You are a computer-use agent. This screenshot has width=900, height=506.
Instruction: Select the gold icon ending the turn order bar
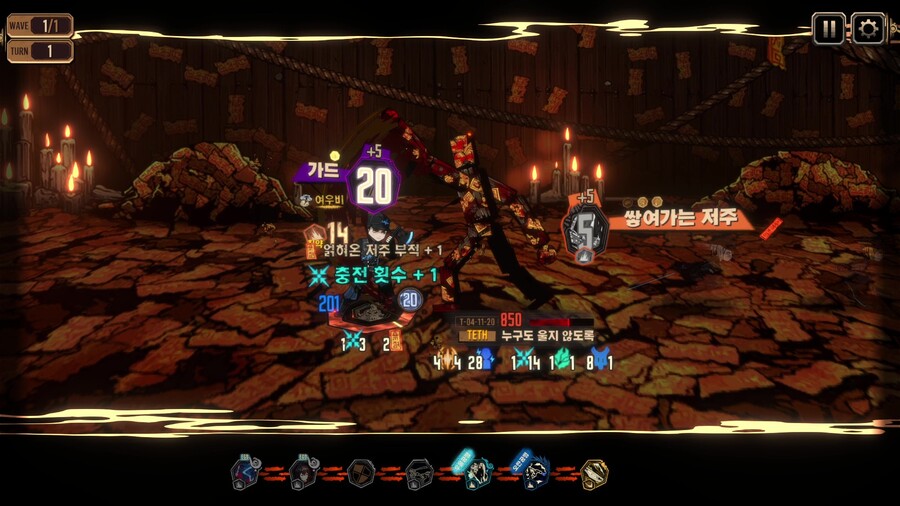pos(594,473)
